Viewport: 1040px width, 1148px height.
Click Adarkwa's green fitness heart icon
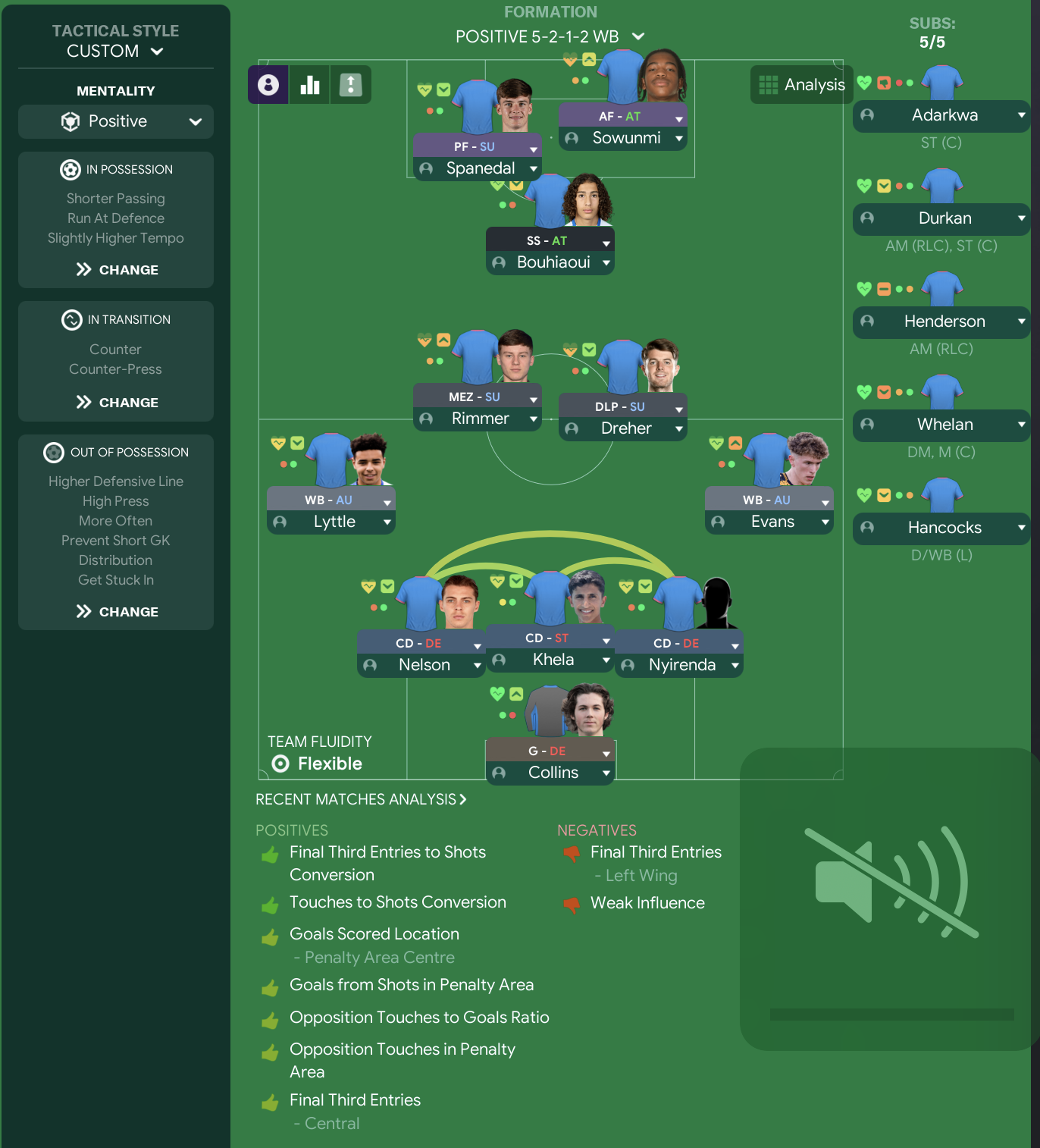(864, 82)
